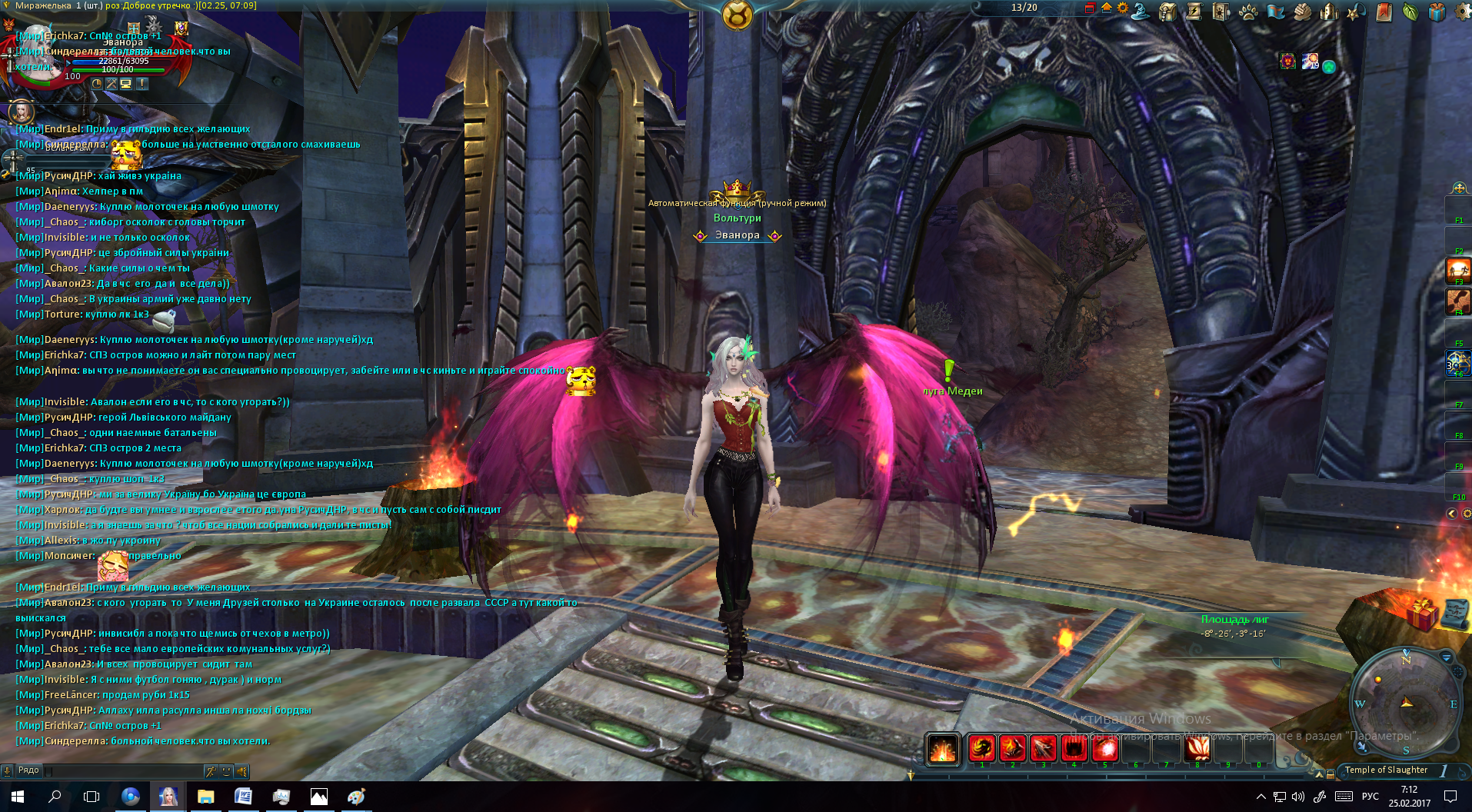This screenshot has width=1472, height=812.
Task: Open the castle tower icon
Action: pyautogui.click(x=1329, y=12)
